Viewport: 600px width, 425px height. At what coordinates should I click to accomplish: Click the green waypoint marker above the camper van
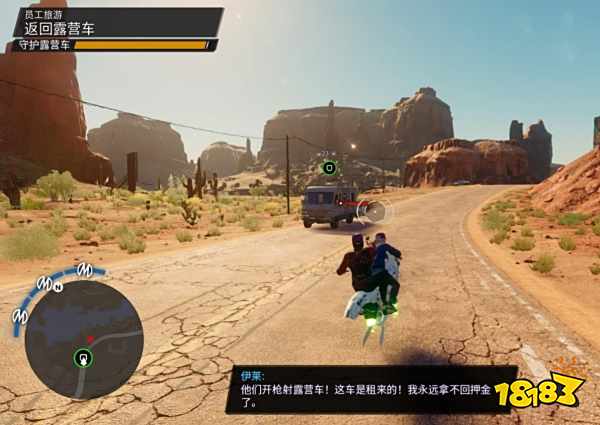tap(329, 167)
